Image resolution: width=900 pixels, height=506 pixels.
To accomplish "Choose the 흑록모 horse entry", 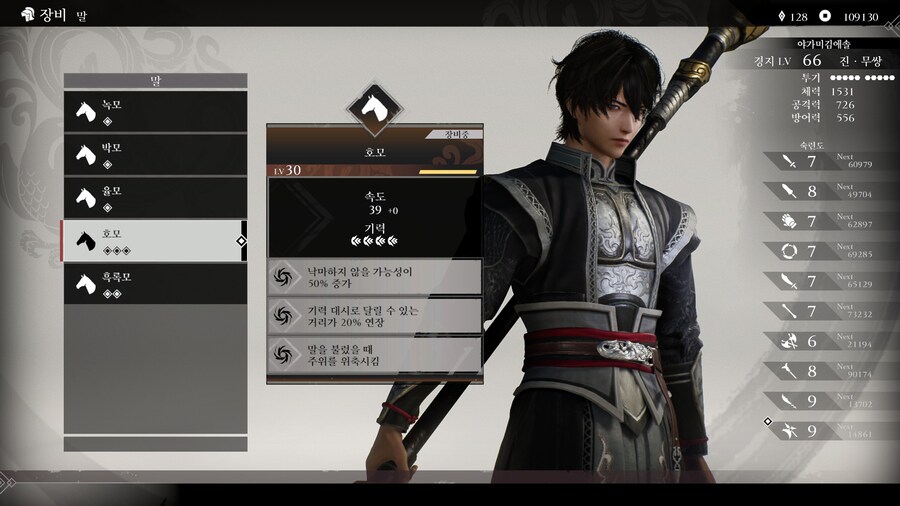I will point(154,283).
